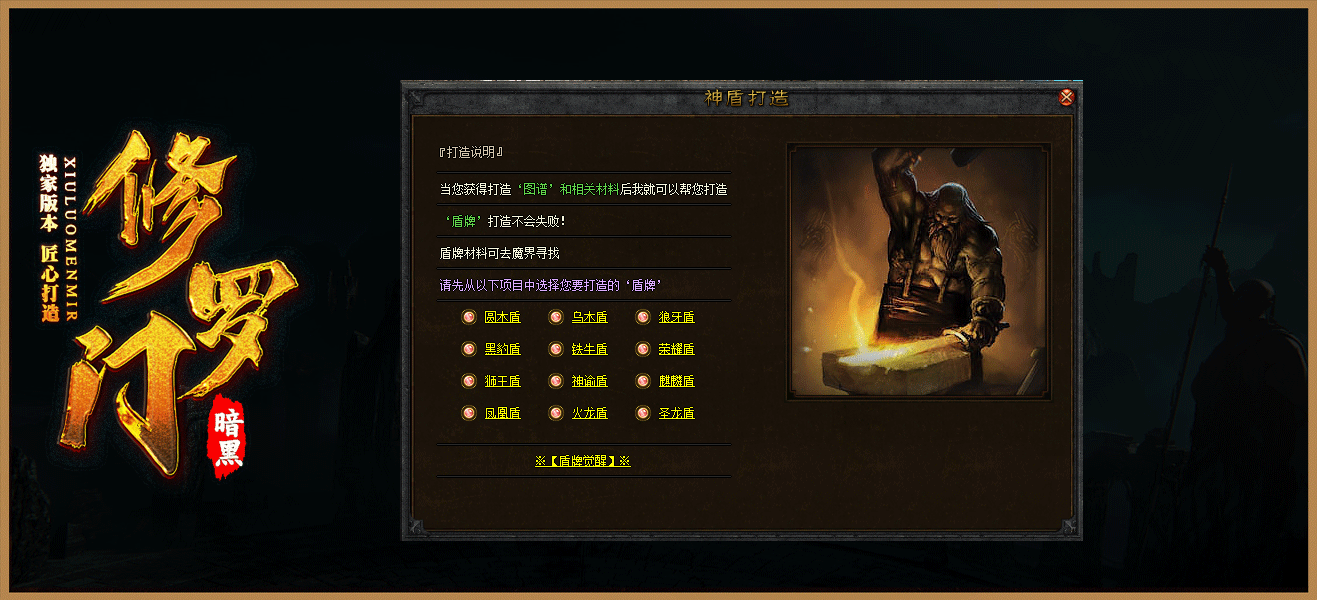Select the 圣龙盾 shield
This screenshot has width=1317, height=600.
click(676, 414)
